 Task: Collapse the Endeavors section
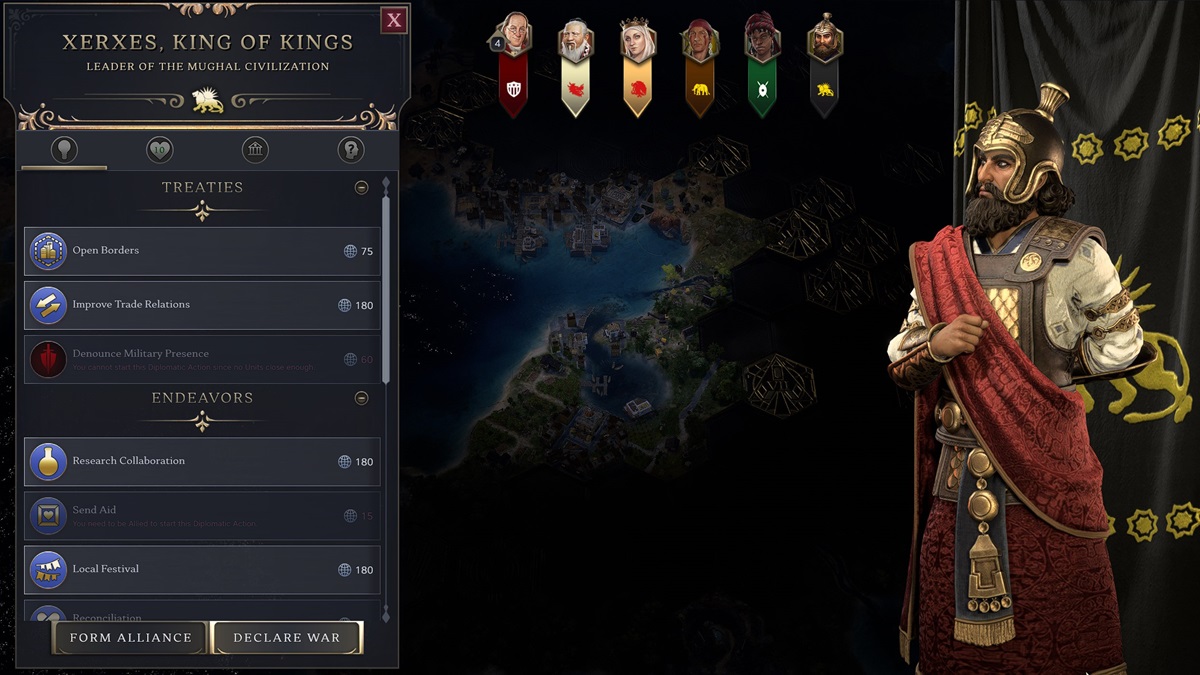coord(362,398)
